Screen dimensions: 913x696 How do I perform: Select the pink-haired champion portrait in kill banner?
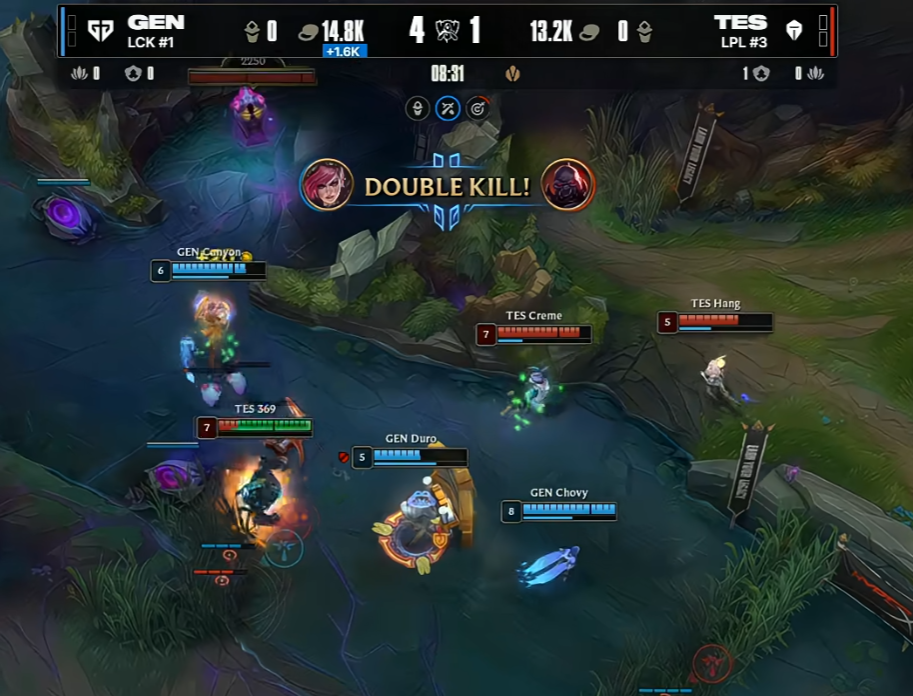pyautogui.click(x=326, y=185)
